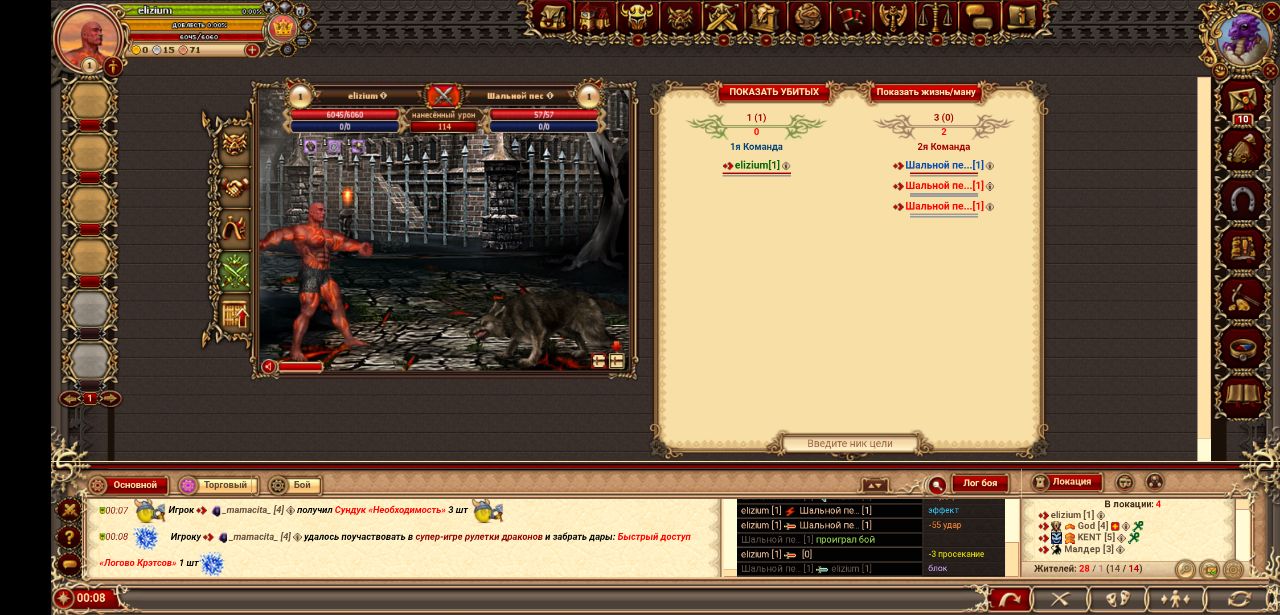Open the "Лог боя" battle log

coord(979,484)
